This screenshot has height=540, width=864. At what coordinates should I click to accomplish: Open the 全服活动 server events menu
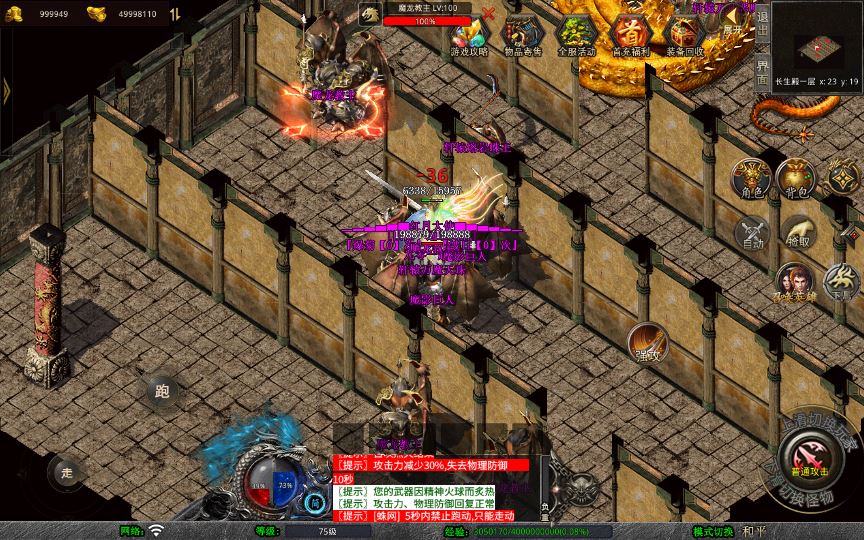tap(576, 35)
